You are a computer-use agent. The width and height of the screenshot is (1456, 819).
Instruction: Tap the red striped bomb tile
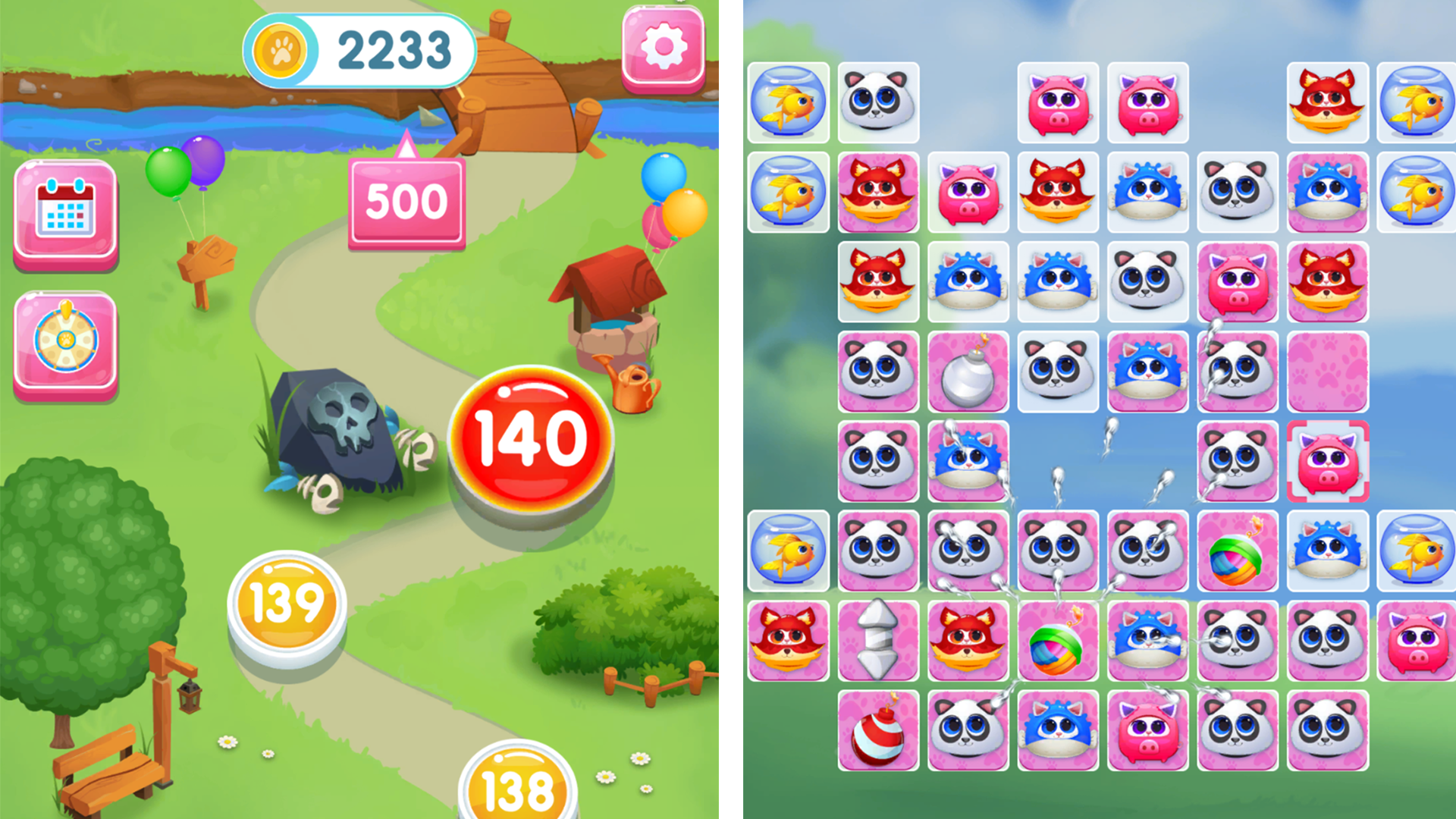(877, 732)
